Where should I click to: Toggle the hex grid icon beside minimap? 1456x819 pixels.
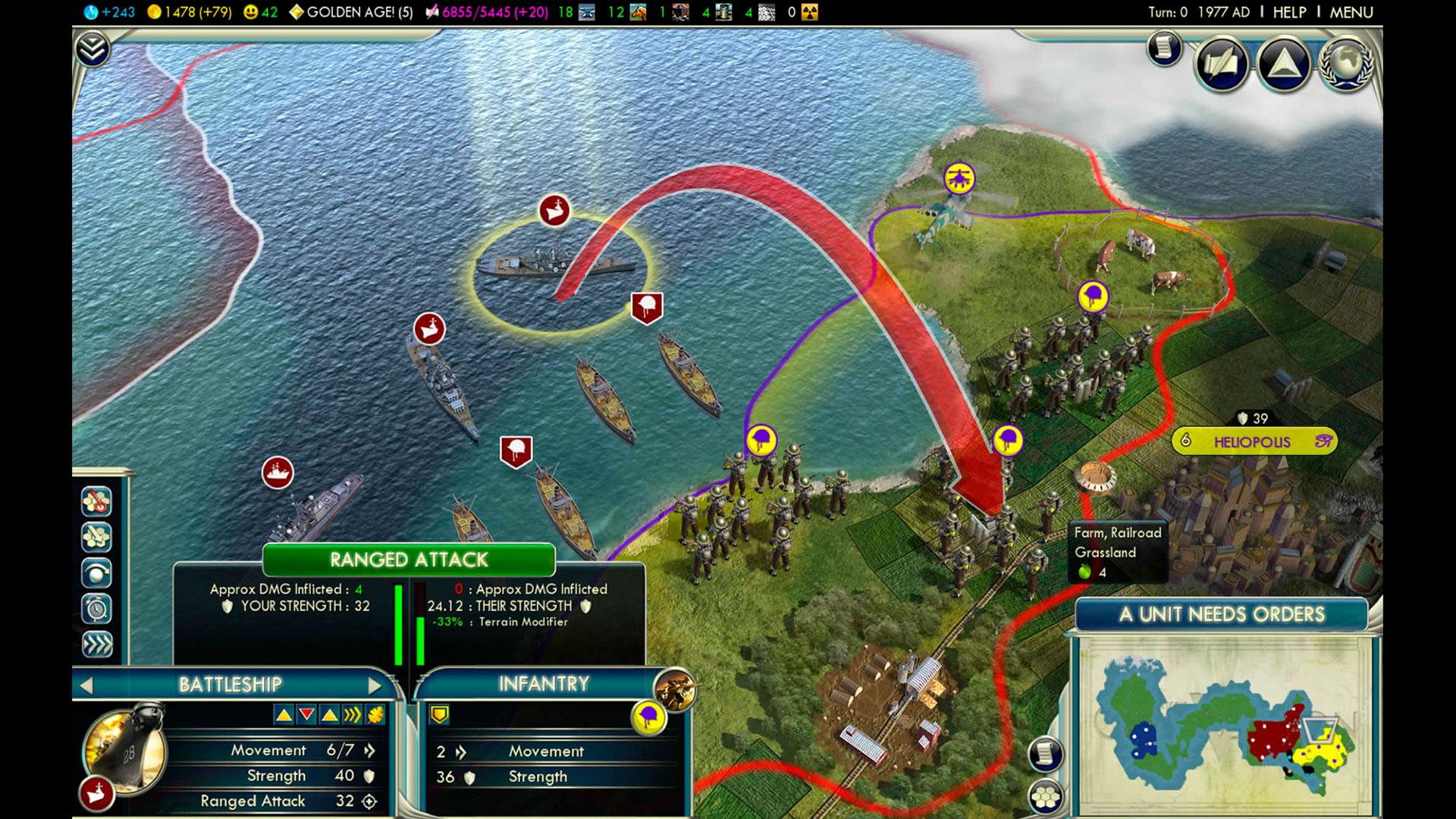1046,796
